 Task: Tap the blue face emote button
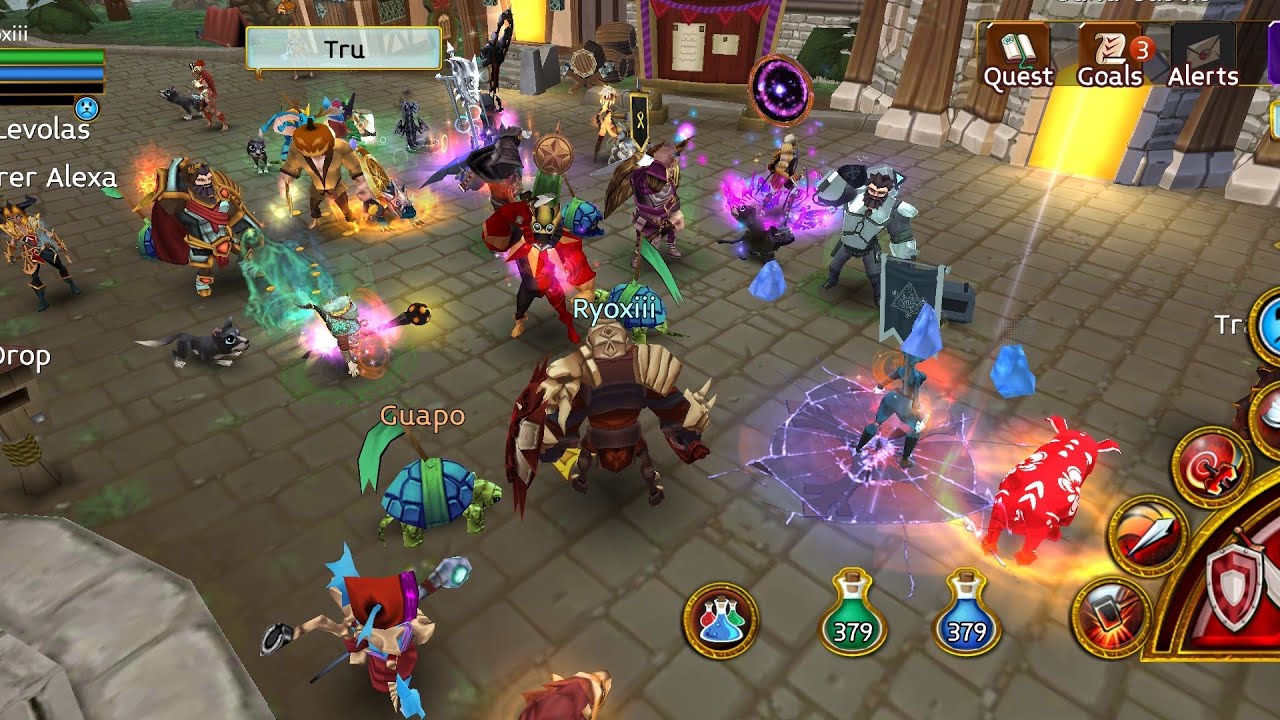coord(88,108)
